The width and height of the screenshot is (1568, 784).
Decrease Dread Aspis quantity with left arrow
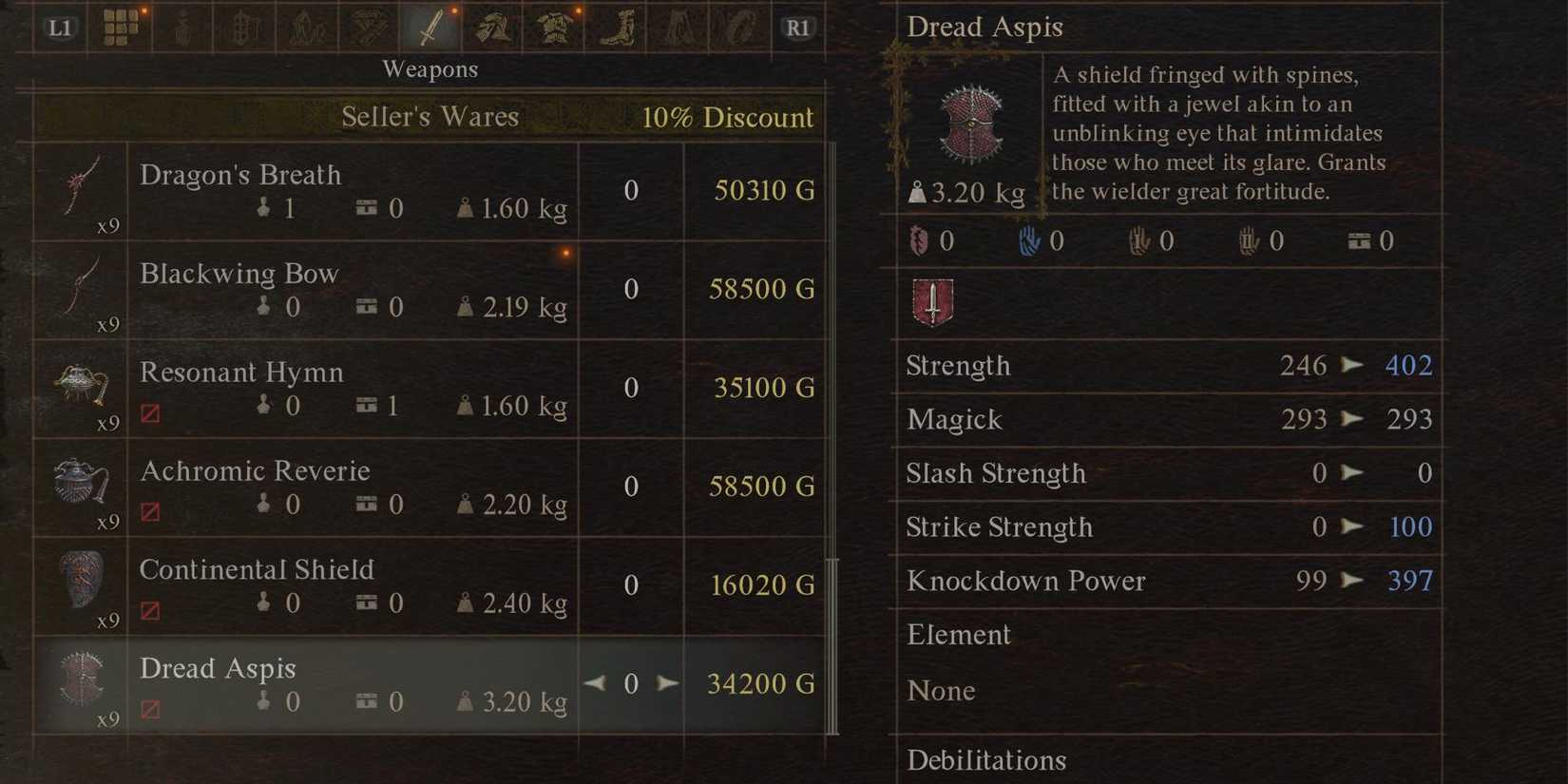click(x=595, y=683)
